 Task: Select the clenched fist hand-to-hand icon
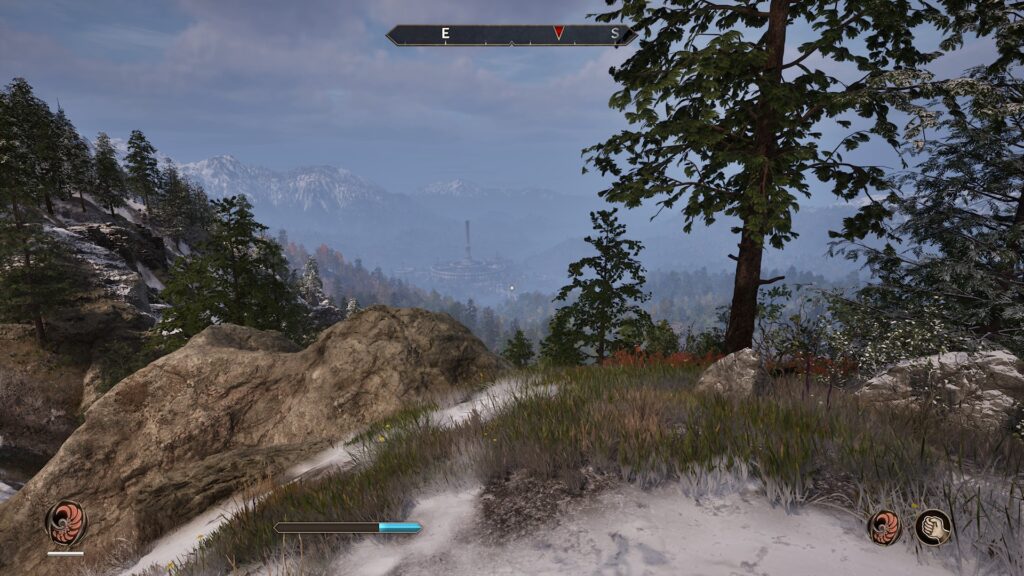pyautogui.click(x=933, y=527)
